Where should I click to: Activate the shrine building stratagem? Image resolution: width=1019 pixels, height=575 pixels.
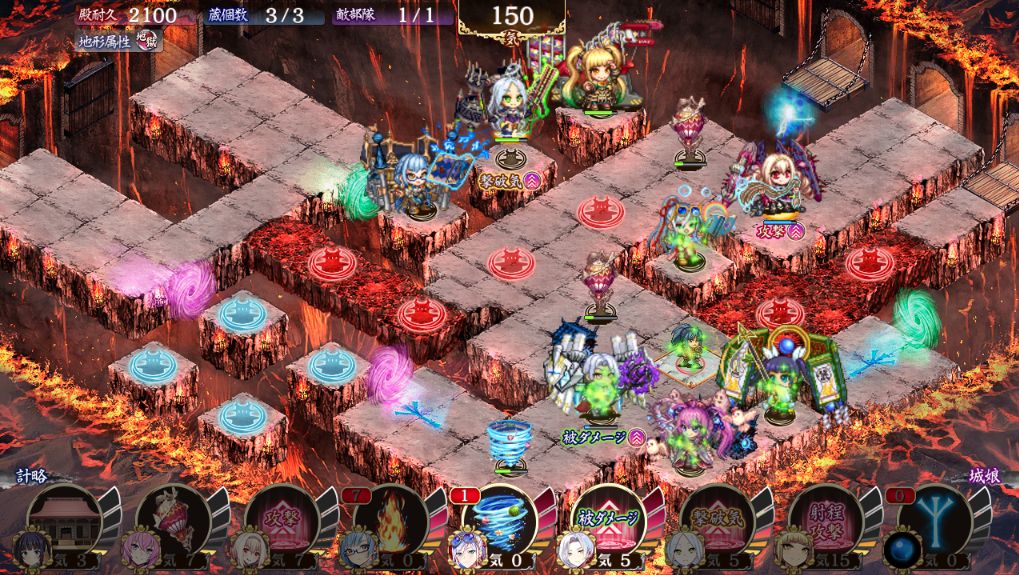pyautogui.click(x=65, y=517)
